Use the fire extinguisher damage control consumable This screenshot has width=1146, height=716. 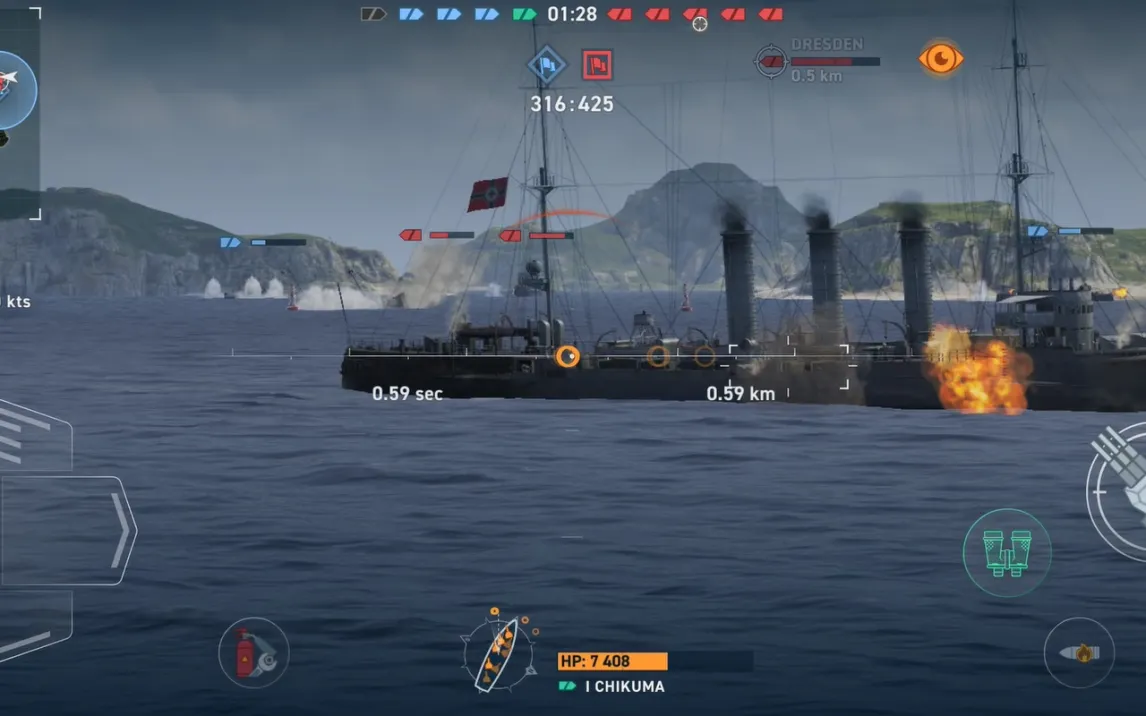253,653
